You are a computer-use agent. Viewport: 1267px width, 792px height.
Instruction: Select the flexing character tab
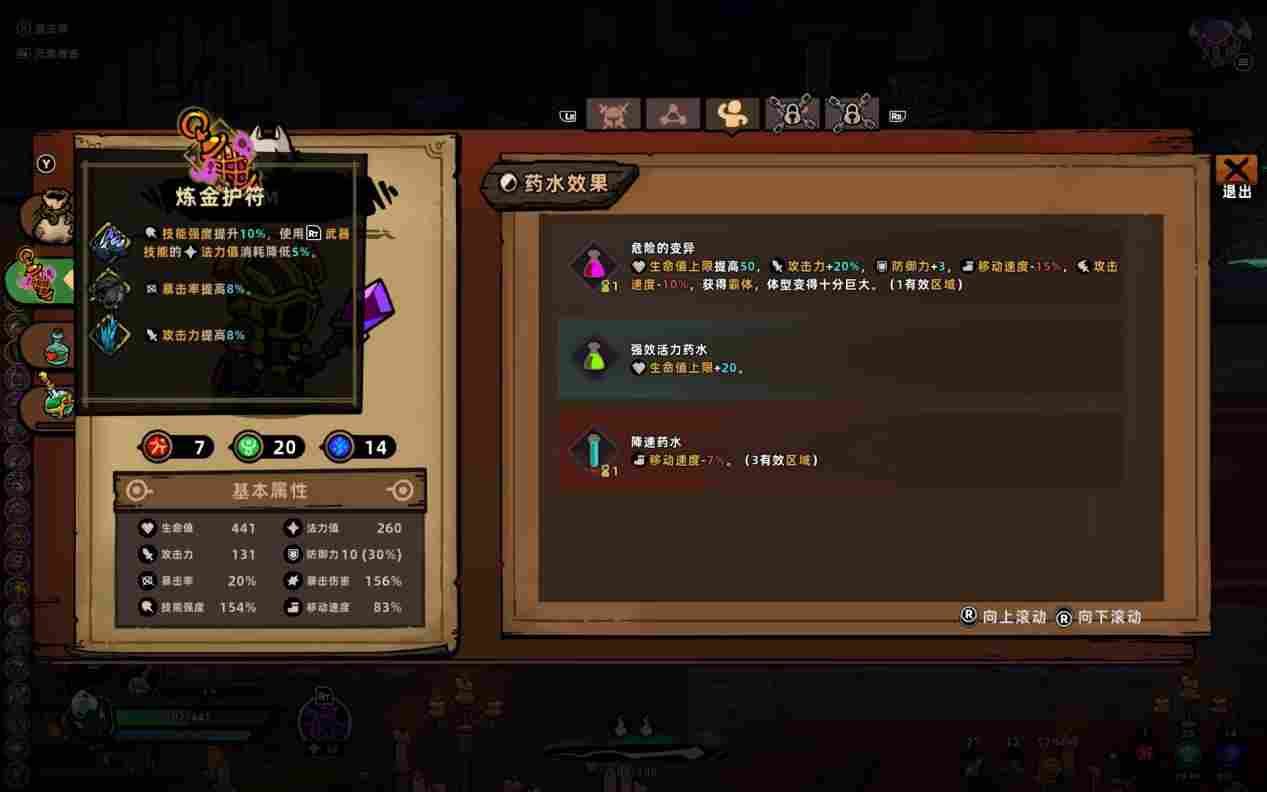[x=732, y=114]
